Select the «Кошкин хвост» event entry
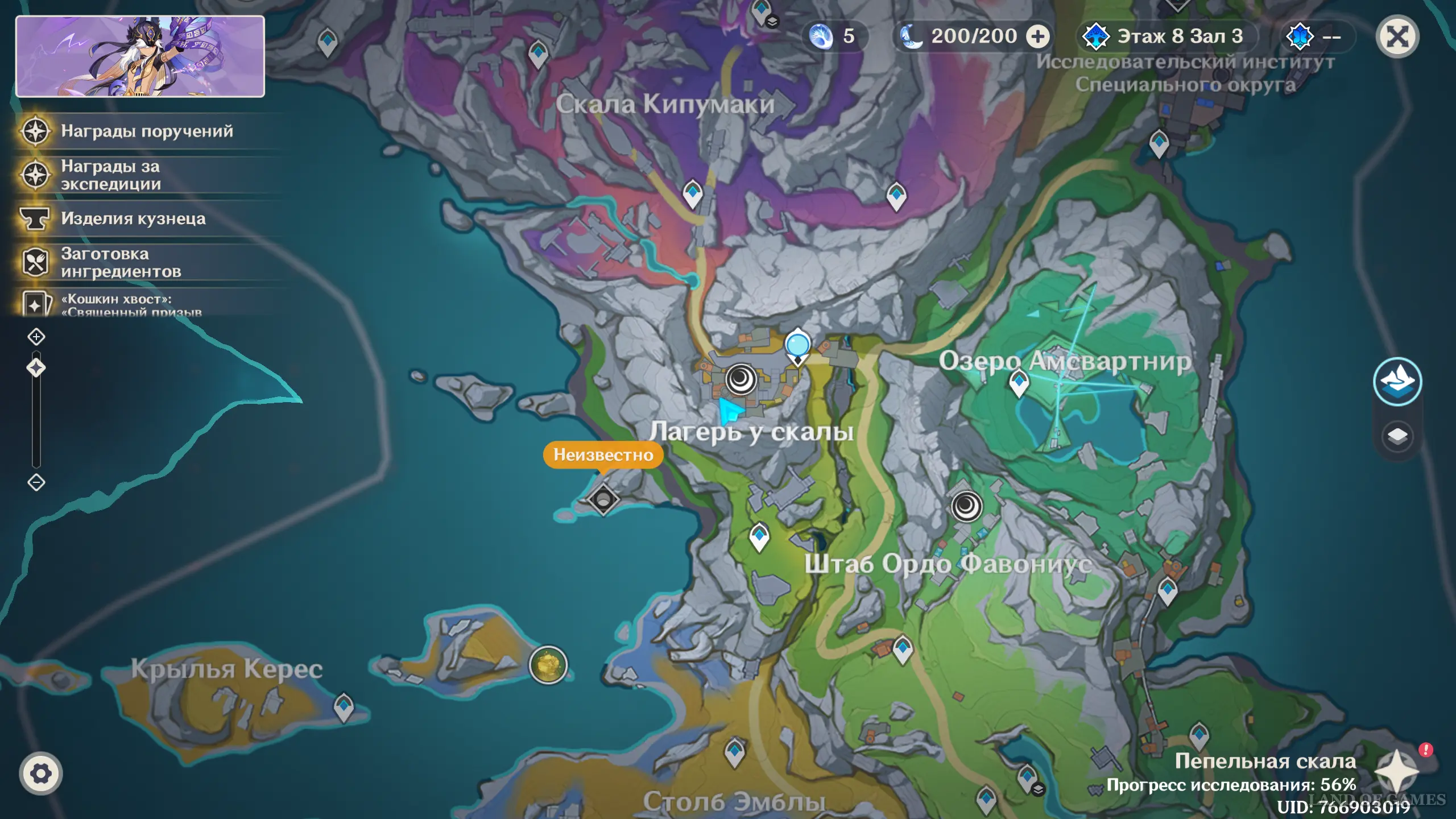1456x819 pixels. (x=131, y=304)
